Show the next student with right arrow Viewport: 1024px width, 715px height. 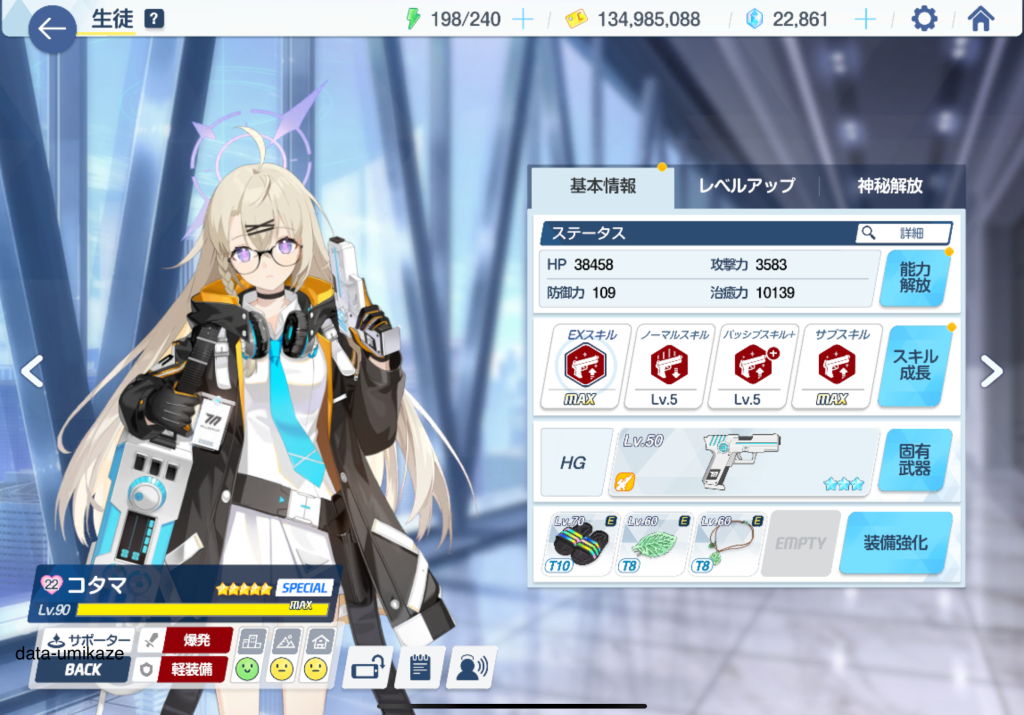click(x=991, y=371)
